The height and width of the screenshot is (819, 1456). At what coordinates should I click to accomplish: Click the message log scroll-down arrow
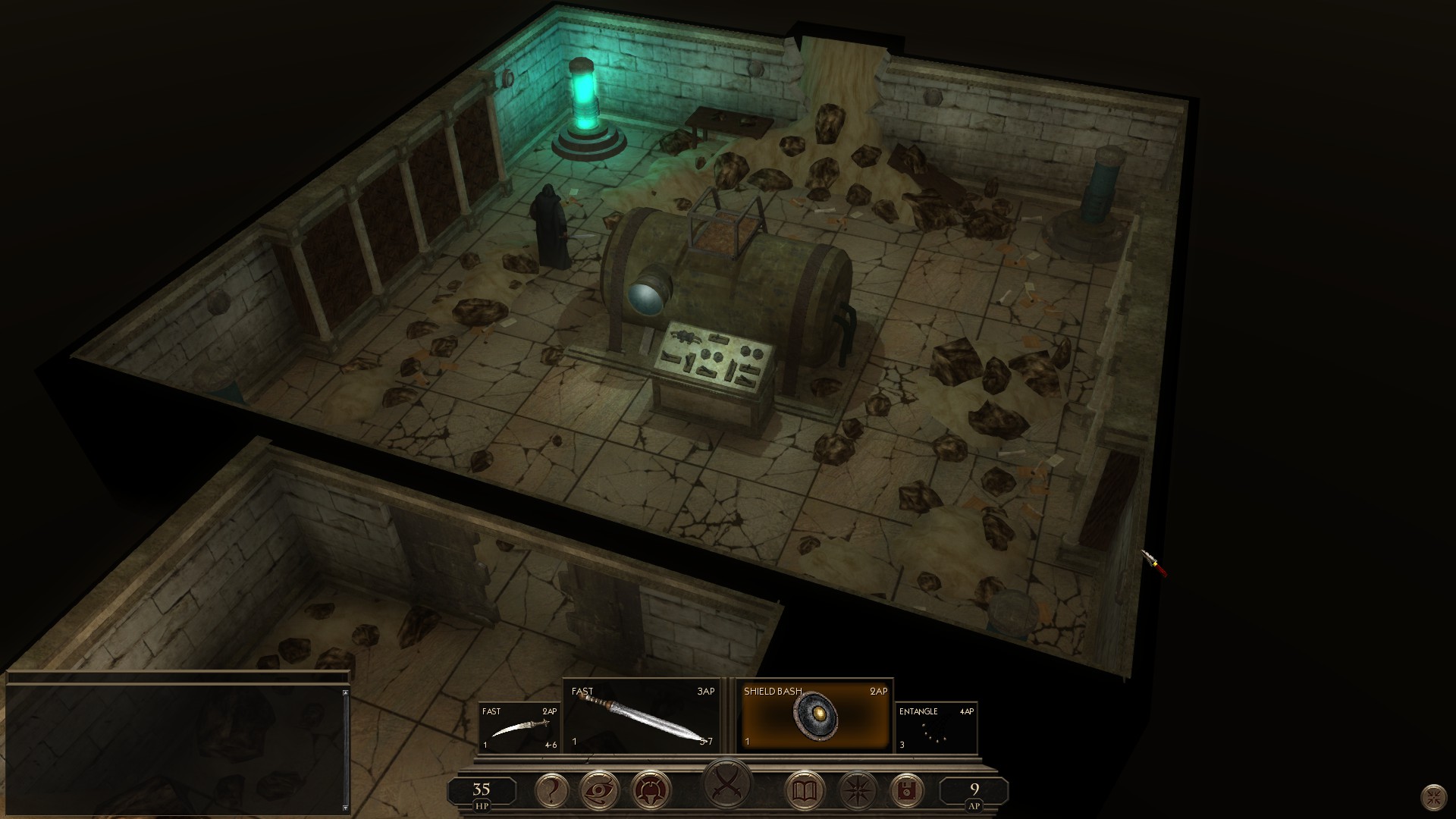point(346,808)
